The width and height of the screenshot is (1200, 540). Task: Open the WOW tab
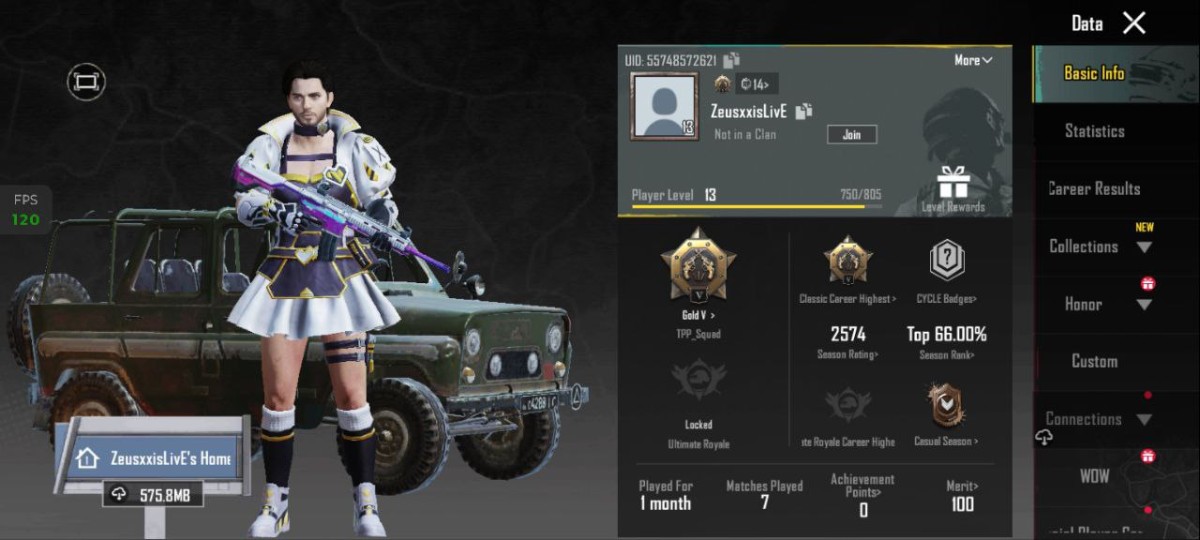click(1094, 476)
